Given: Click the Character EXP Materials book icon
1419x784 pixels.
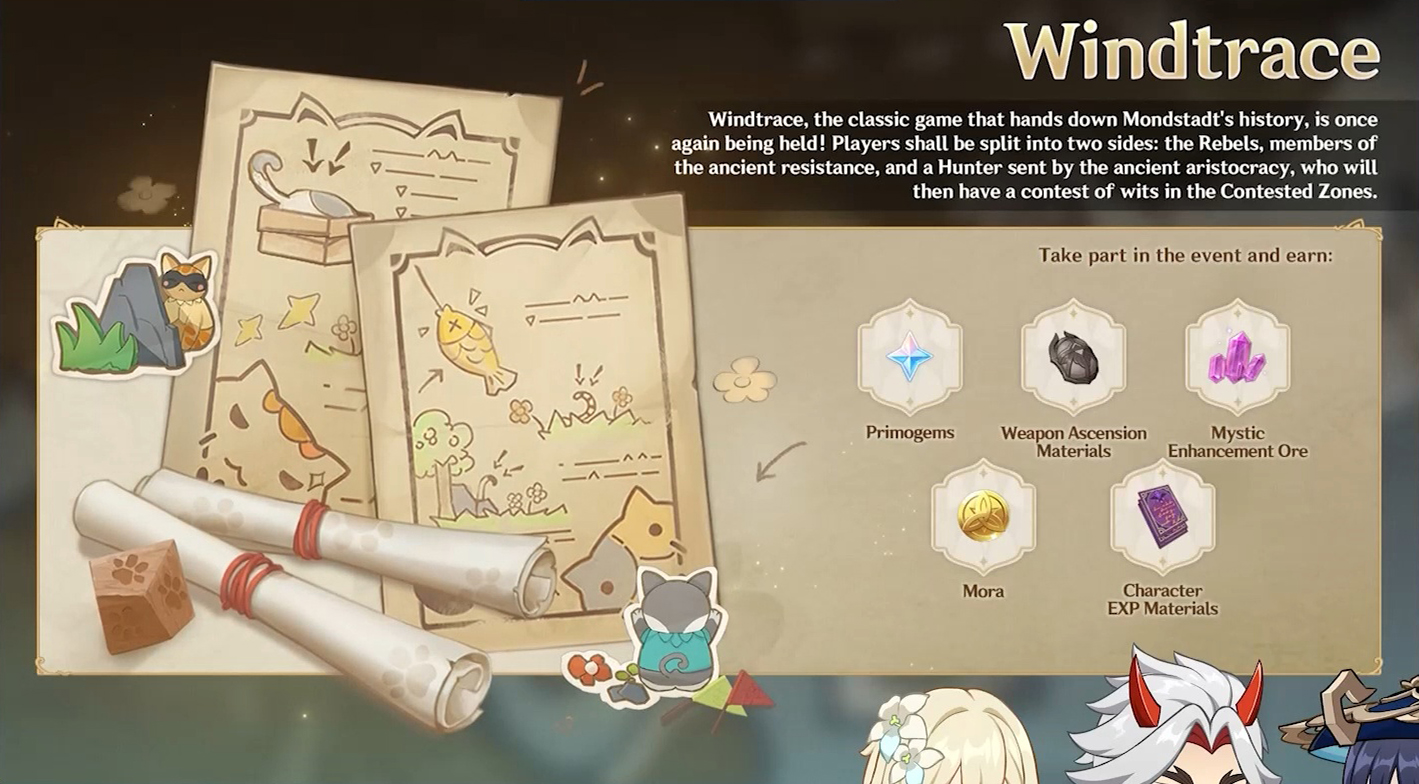Looking at the screenshot, I should point(1162,517).
